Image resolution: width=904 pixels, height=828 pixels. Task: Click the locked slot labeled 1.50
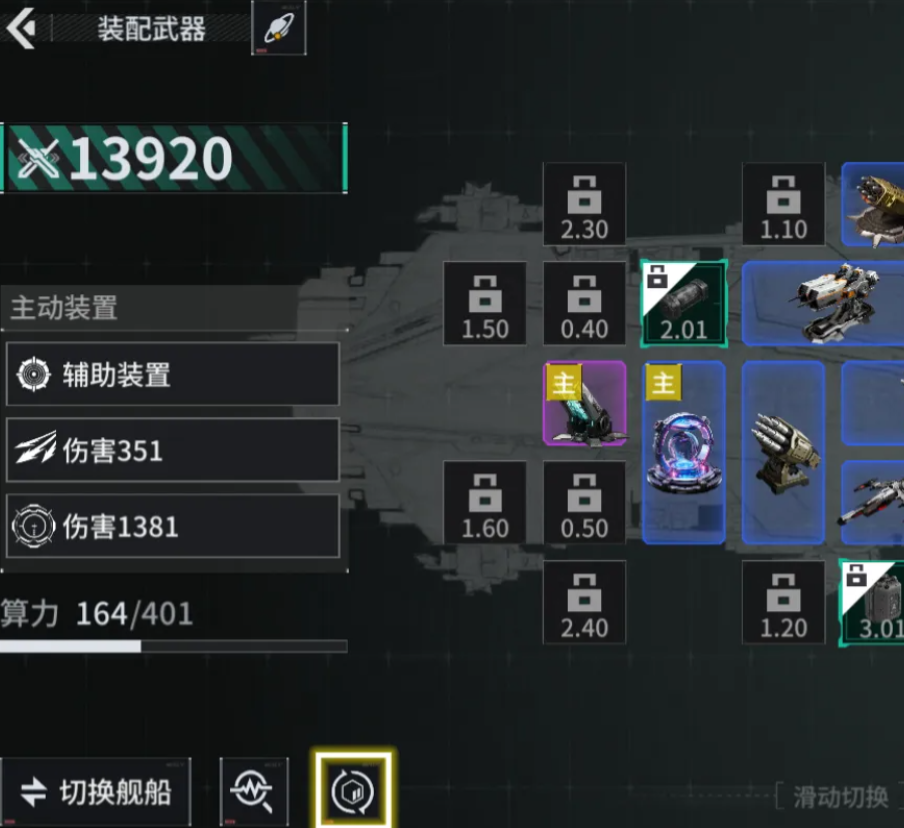click(x=485, y=303)
